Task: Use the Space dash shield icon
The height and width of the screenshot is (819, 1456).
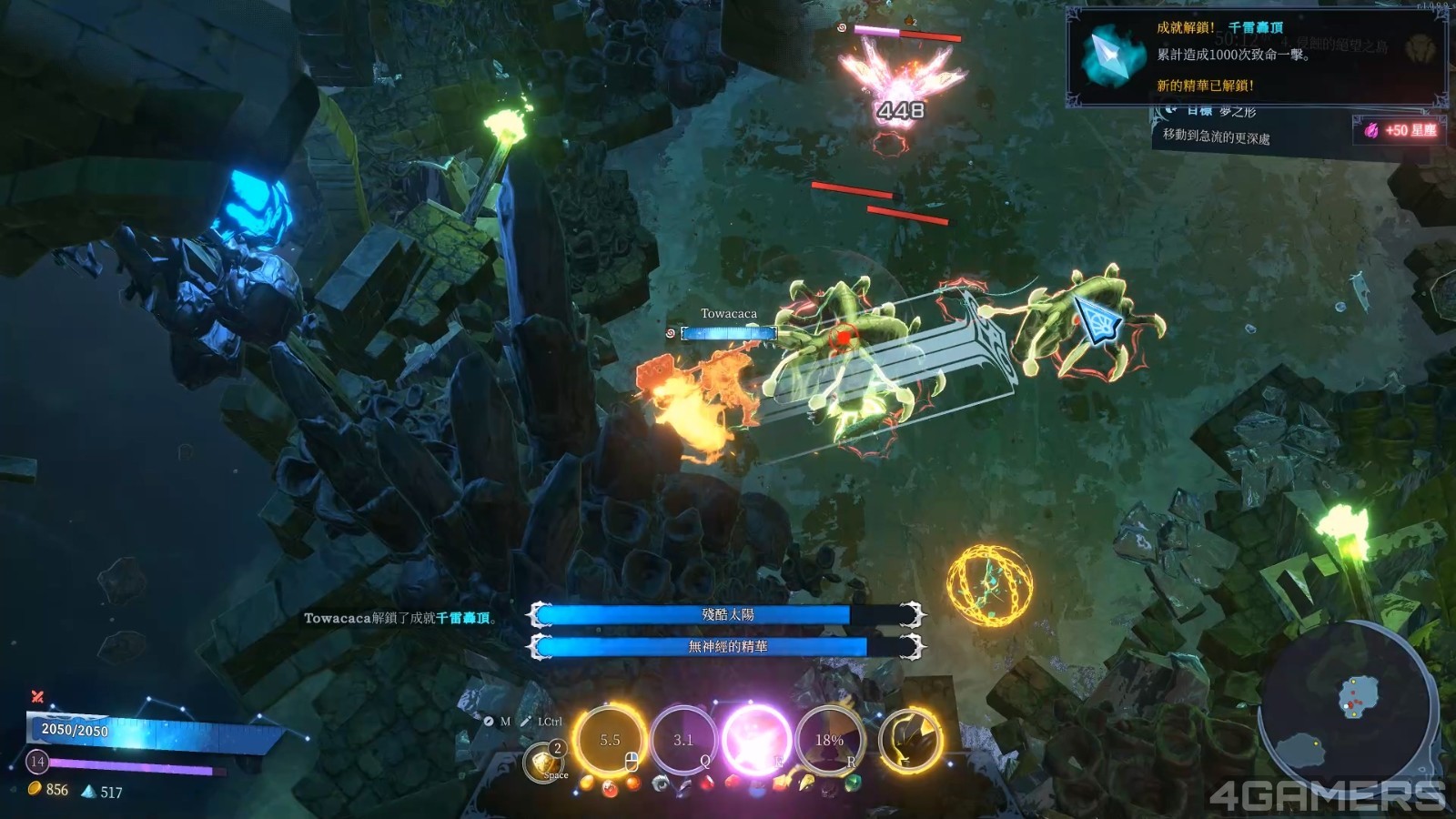Action: pyautogui.click(x=544, y=762)
